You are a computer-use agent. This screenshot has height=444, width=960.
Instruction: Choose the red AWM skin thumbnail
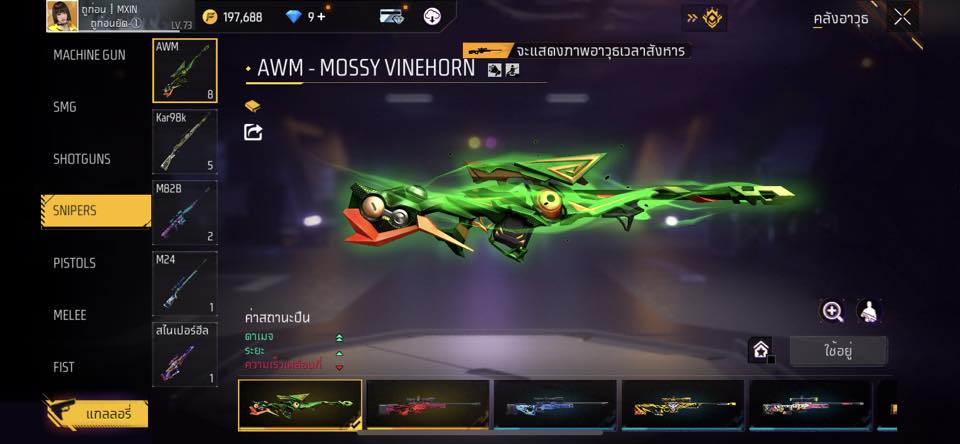(427, 405)
